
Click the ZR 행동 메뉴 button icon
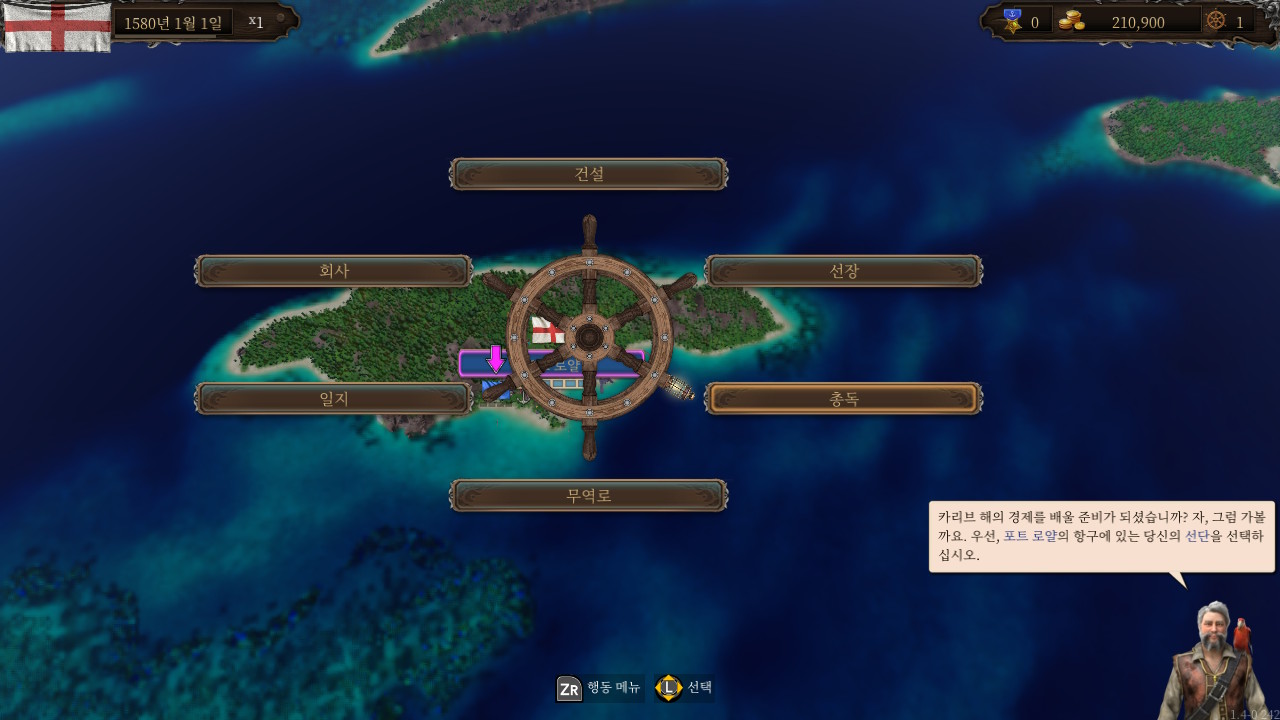pos(568,688)
